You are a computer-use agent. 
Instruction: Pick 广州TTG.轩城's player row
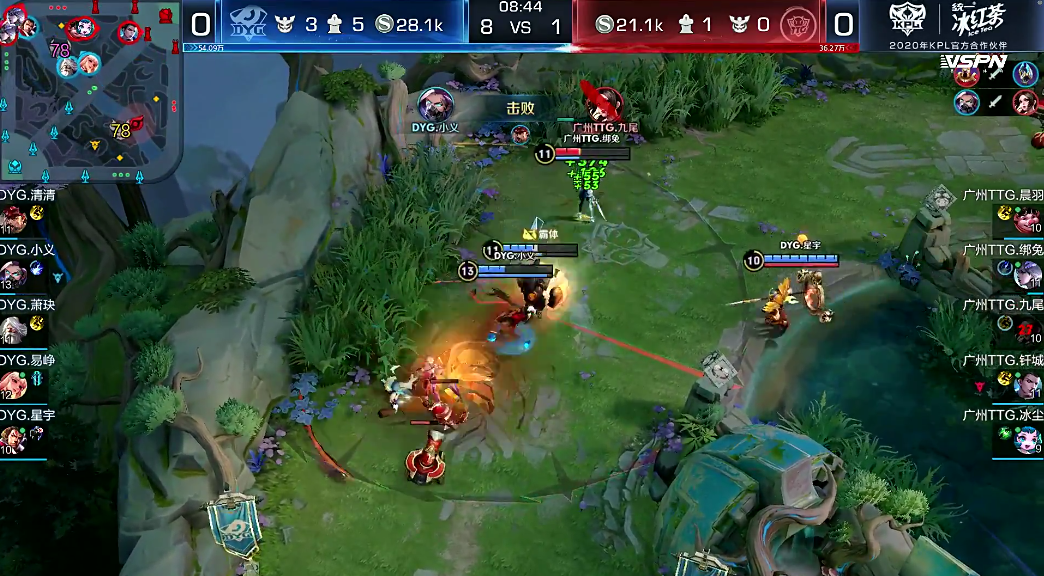tap(1002, 375)
